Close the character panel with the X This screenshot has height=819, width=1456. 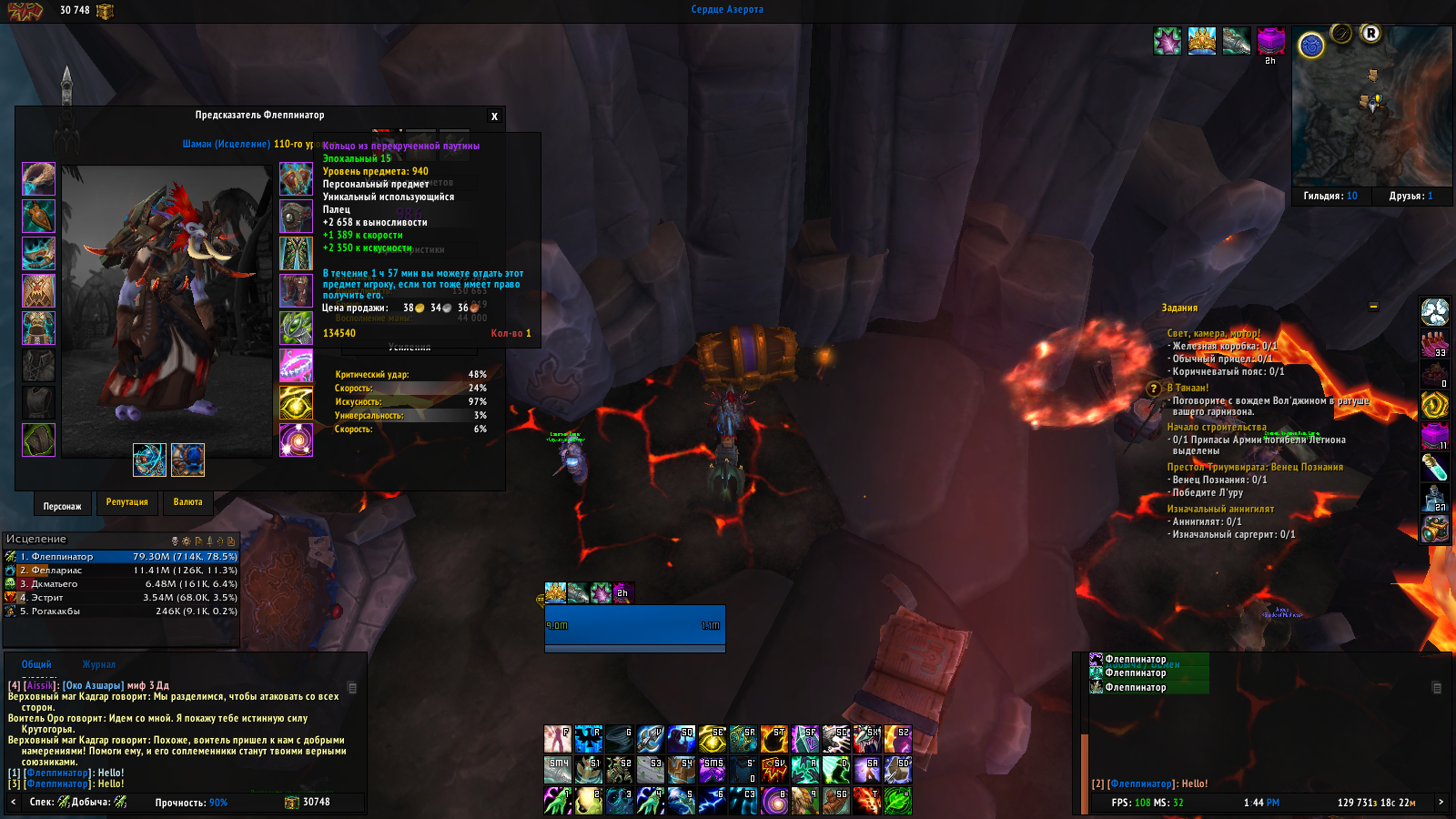tap(494, 116)
